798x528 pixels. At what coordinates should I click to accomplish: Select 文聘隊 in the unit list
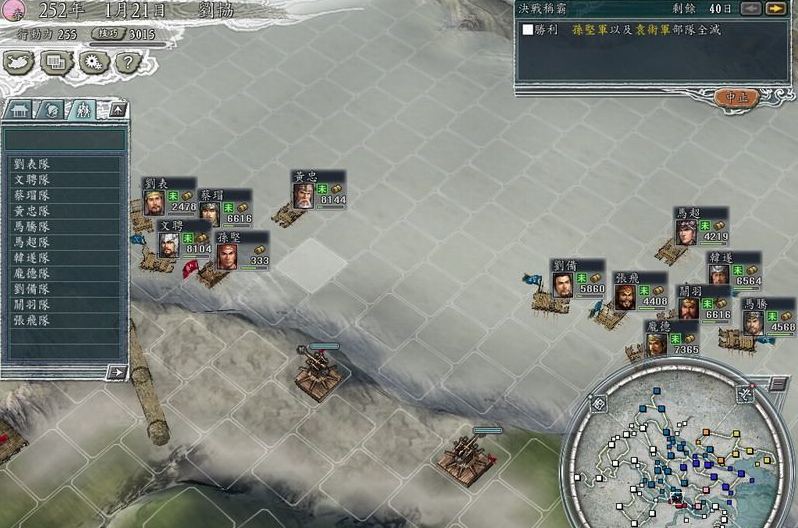(x=33, y=179)
